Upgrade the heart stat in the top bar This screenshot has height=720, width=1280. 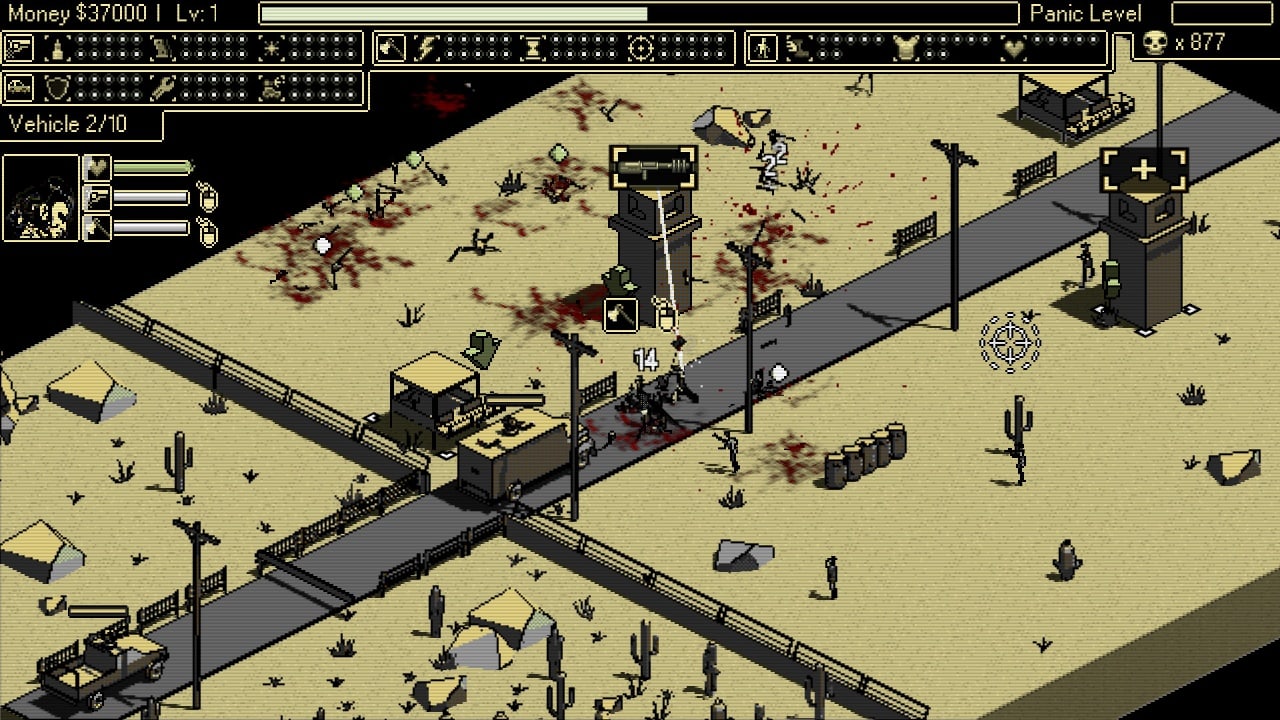click(1014, 48)
